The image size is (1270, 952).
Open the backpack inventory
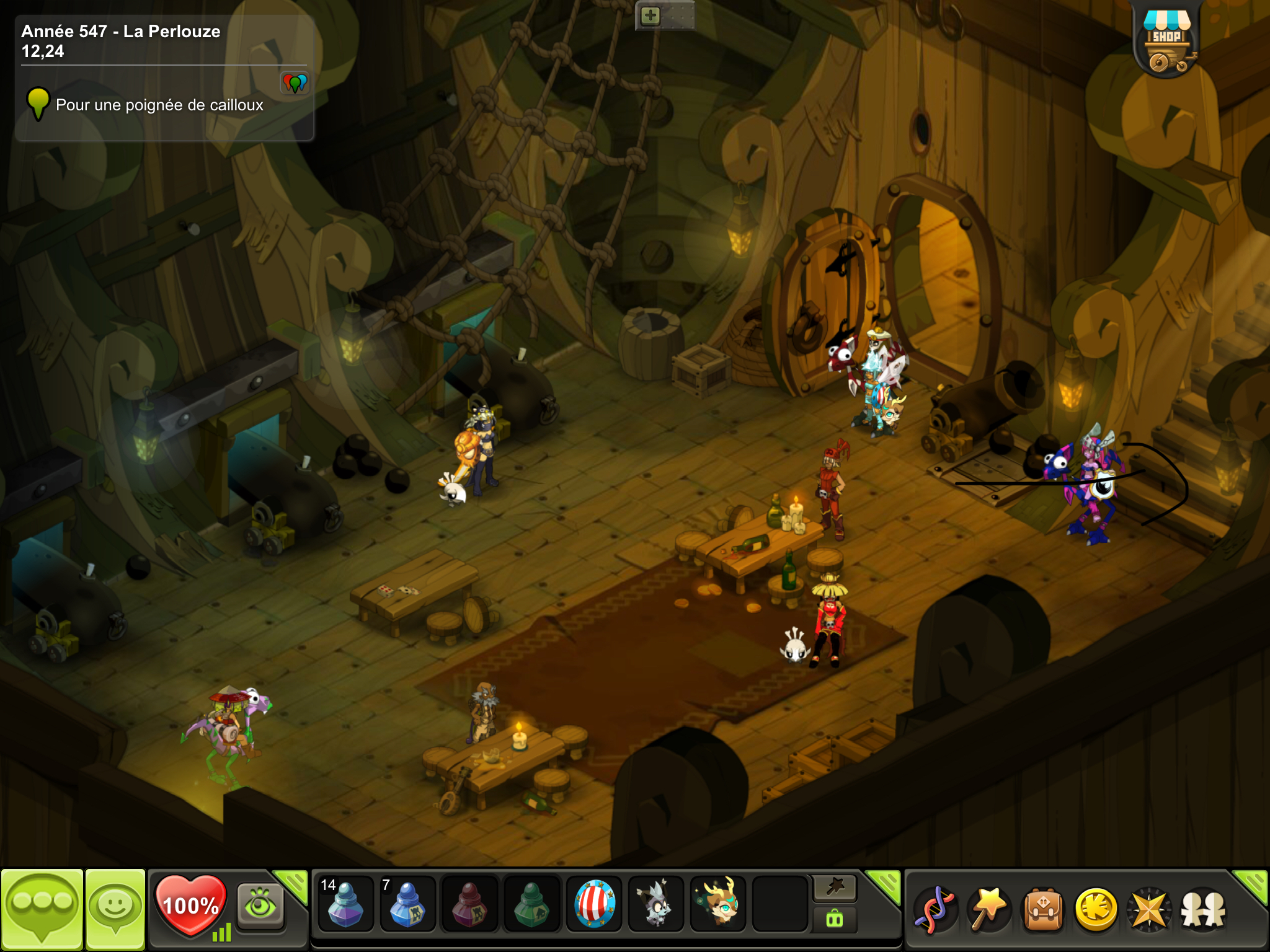click(x=1043, y=909)
